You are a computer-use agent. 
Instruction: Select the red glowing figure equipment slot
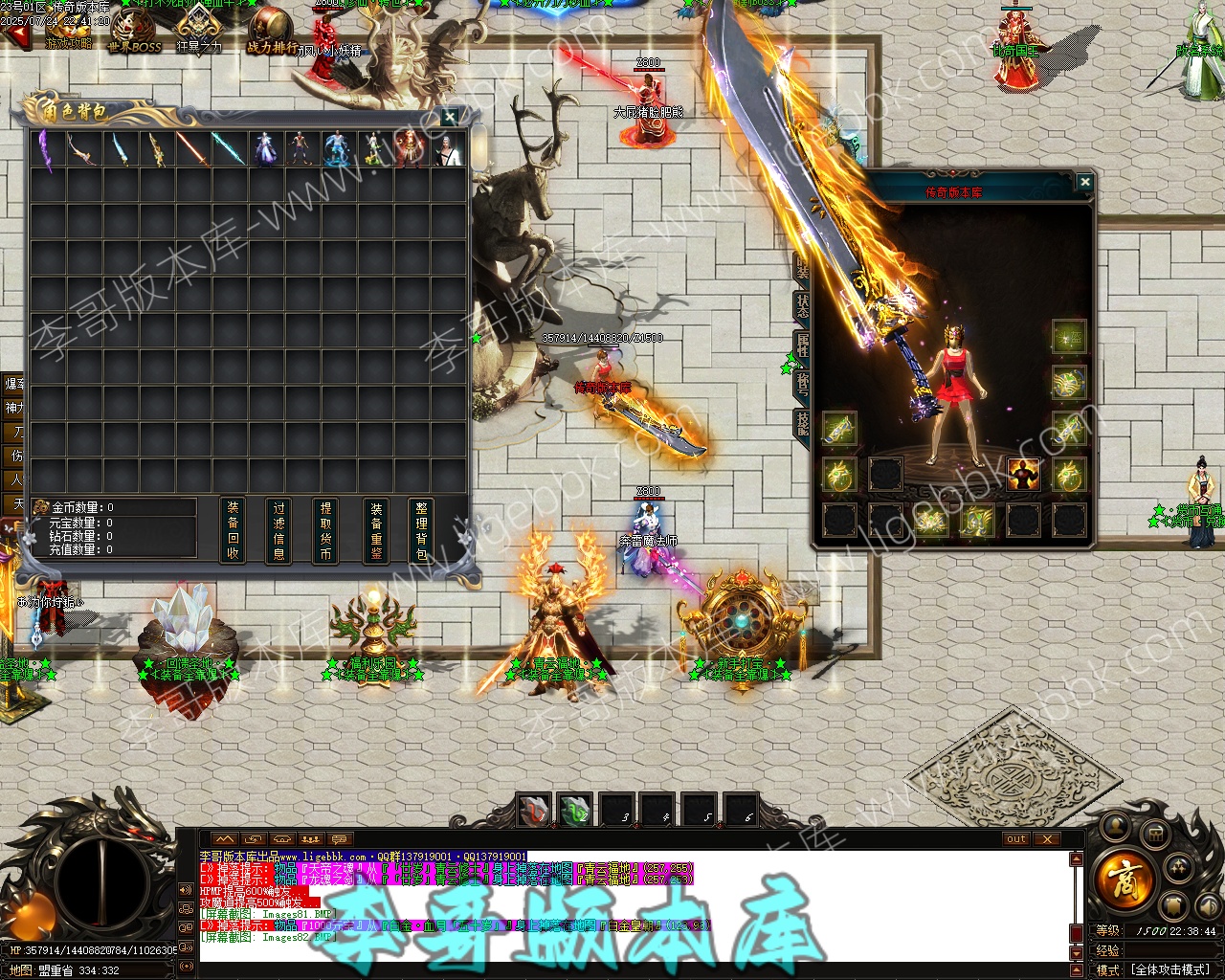click(x=1022, y=474)
